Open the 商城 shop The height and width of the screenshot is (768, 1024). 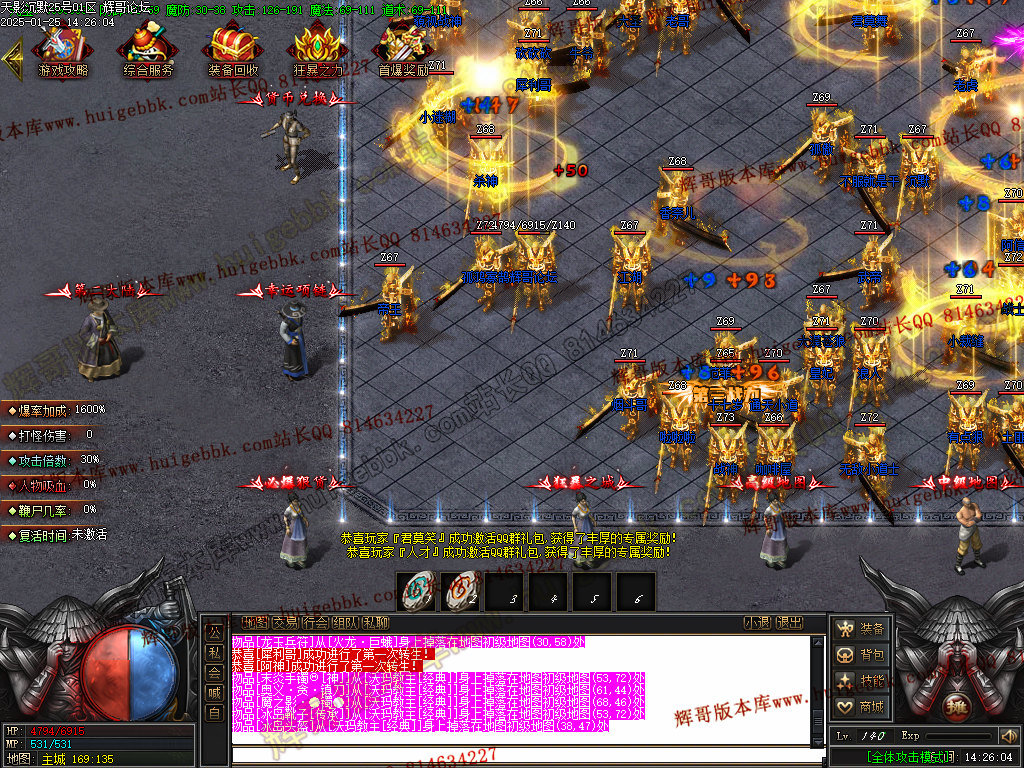(x=862, y=707)
